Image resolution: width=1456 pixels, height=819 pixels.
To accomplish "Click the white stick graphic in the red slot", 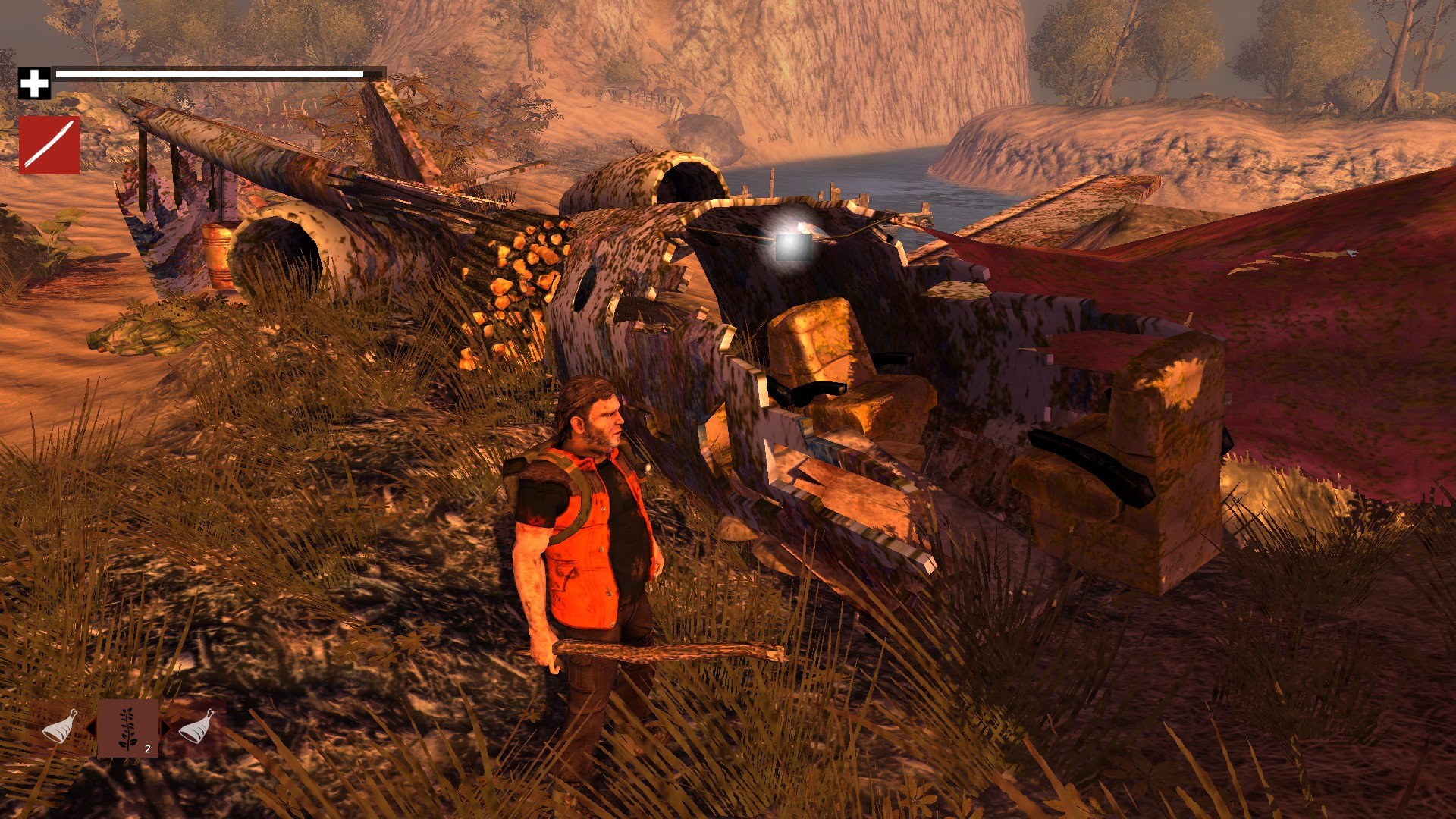I will tap(49, 144).
